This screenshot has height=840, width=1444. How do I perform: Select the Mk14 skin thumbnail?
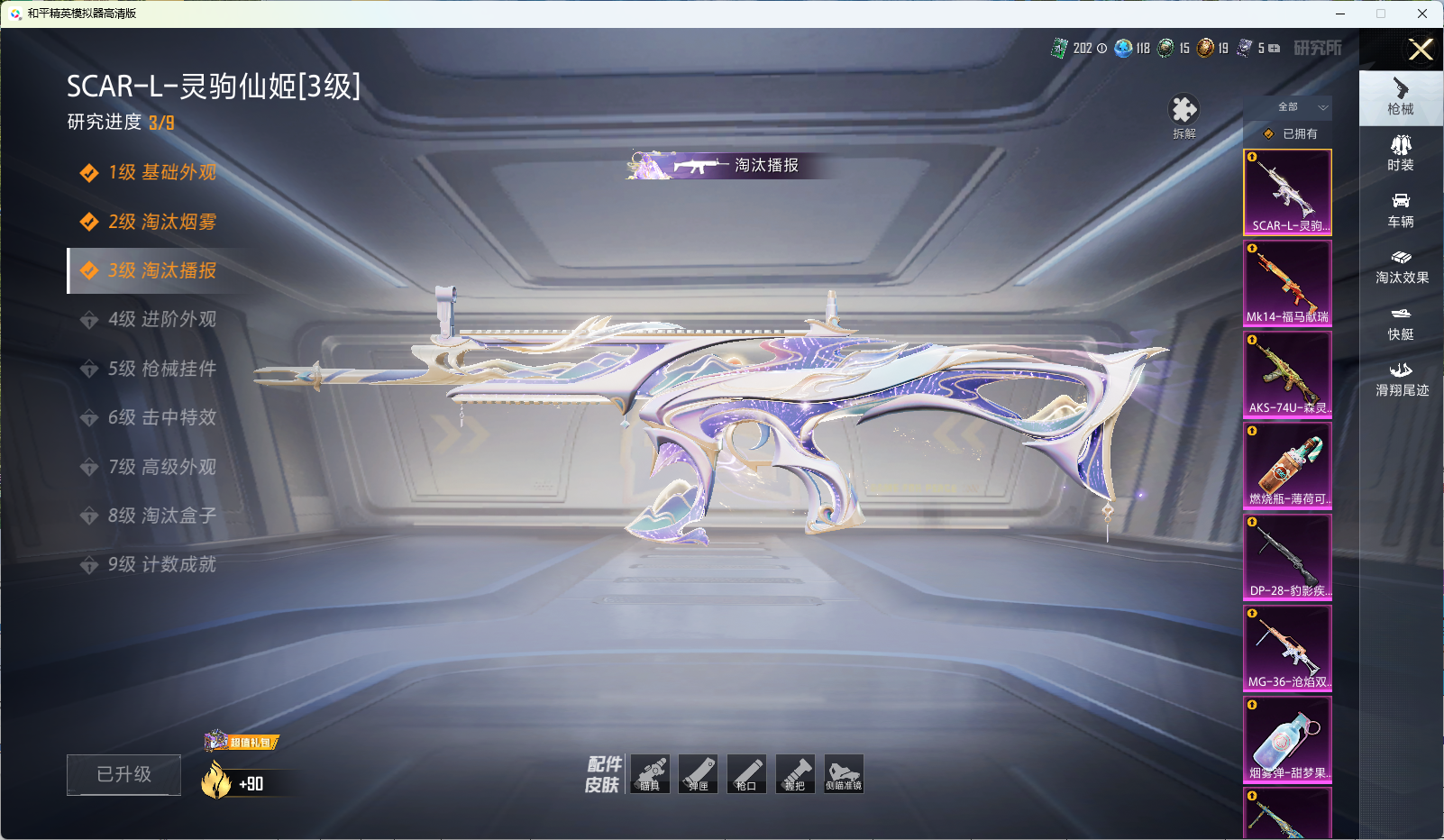[1287, 283]
